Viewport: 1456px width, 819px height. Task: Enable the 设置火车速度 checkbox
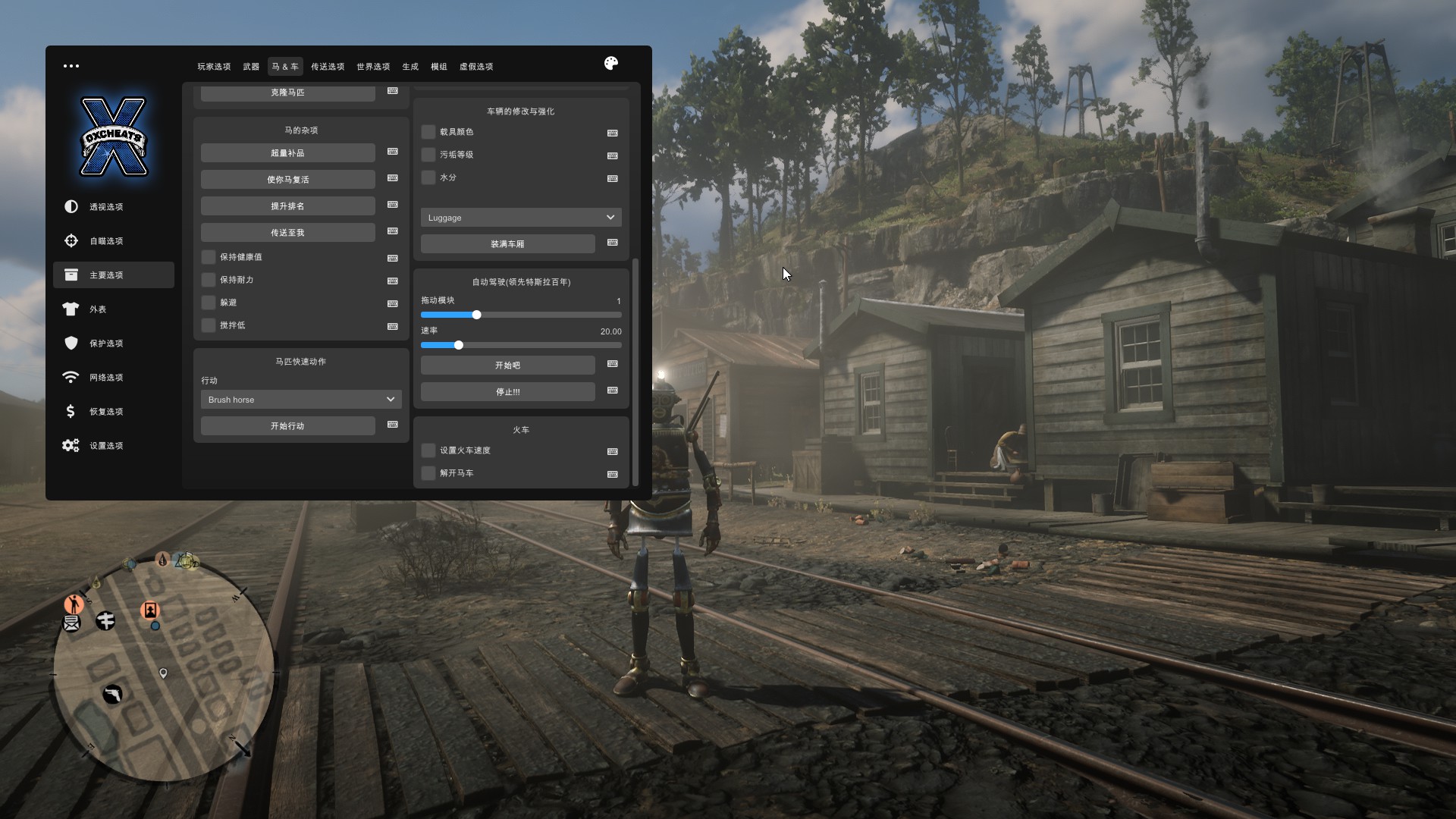pyautogui.click(x=428, y=450)
